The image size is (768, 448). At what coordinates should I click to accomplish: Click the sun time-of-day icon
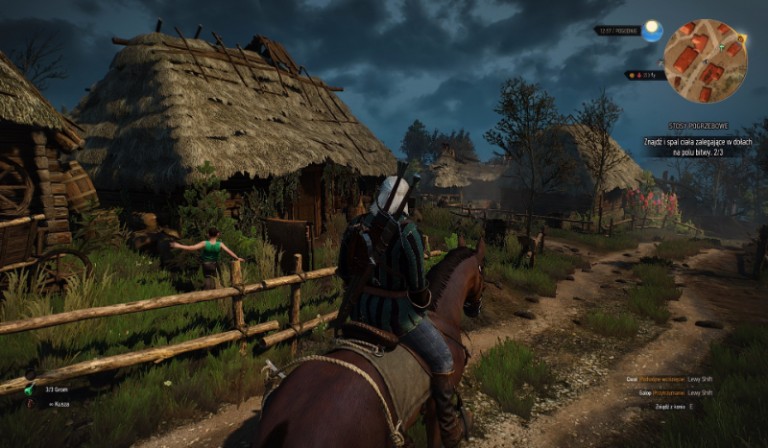pos(652,31)
